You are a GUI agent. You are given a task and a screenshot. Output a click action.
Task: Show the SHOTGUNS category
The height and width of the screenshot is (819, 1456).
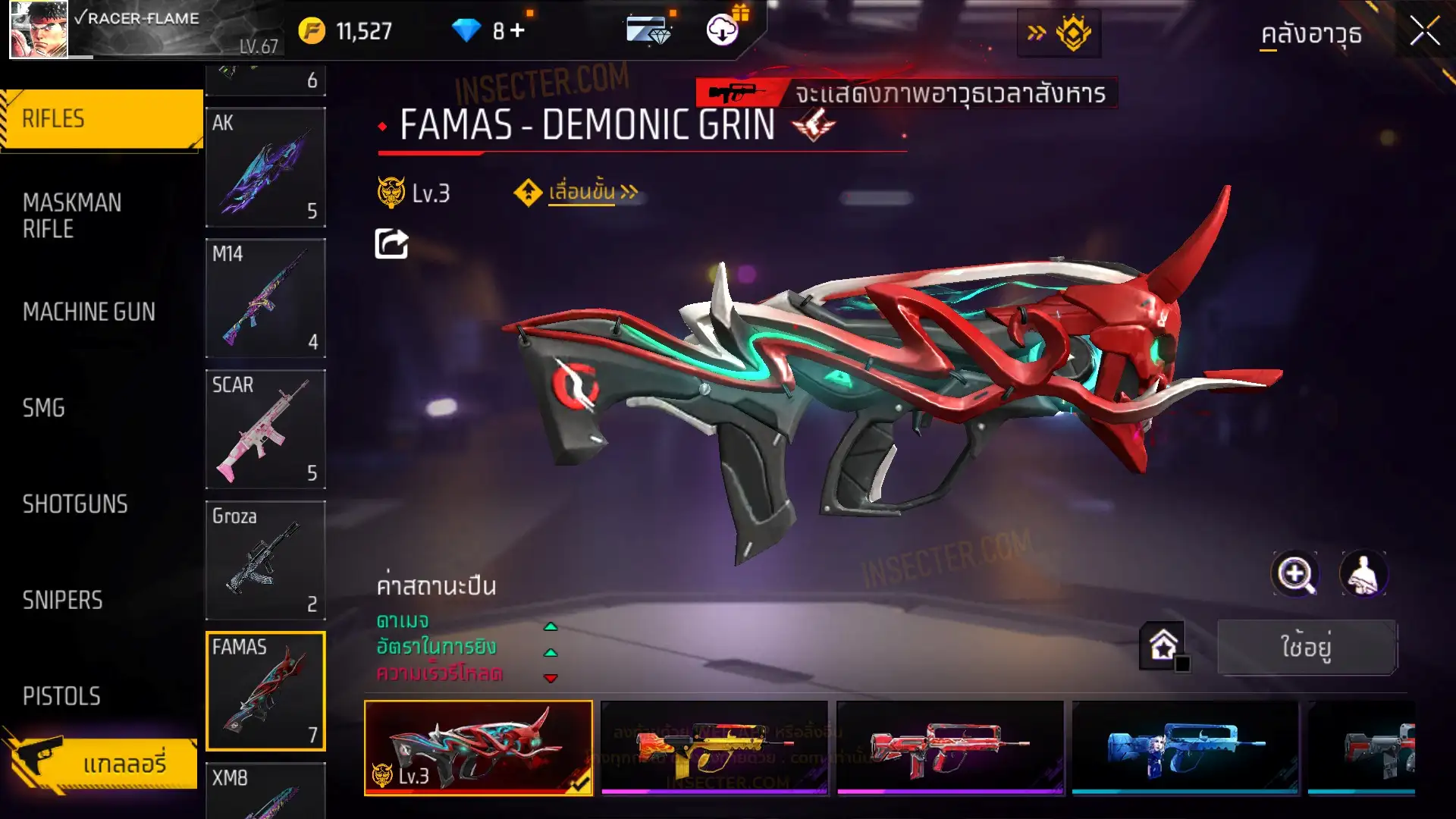pos(75,504)
